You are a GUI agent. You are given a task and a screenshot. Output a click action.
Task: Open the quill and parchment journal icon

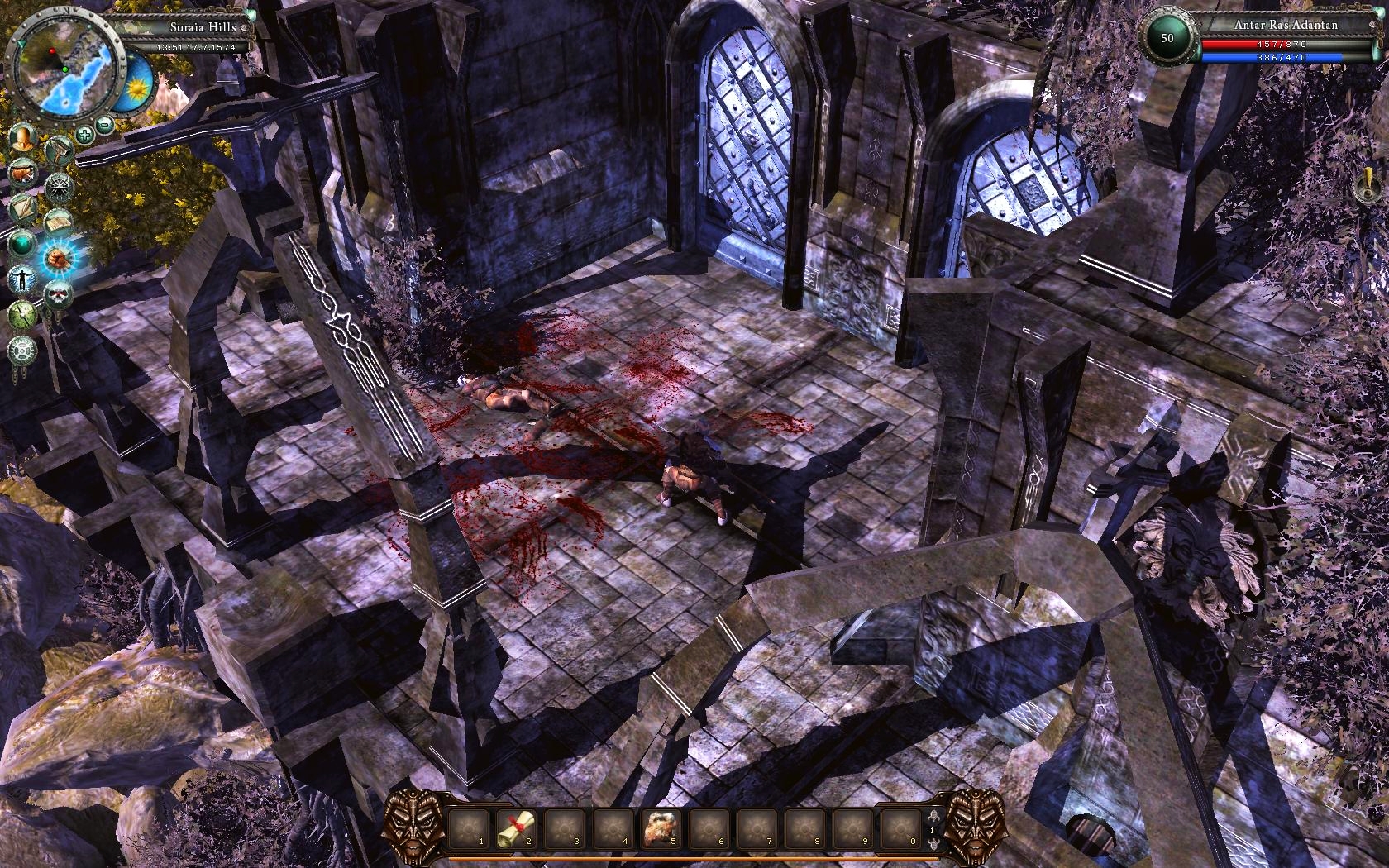[x=21, y=208]
